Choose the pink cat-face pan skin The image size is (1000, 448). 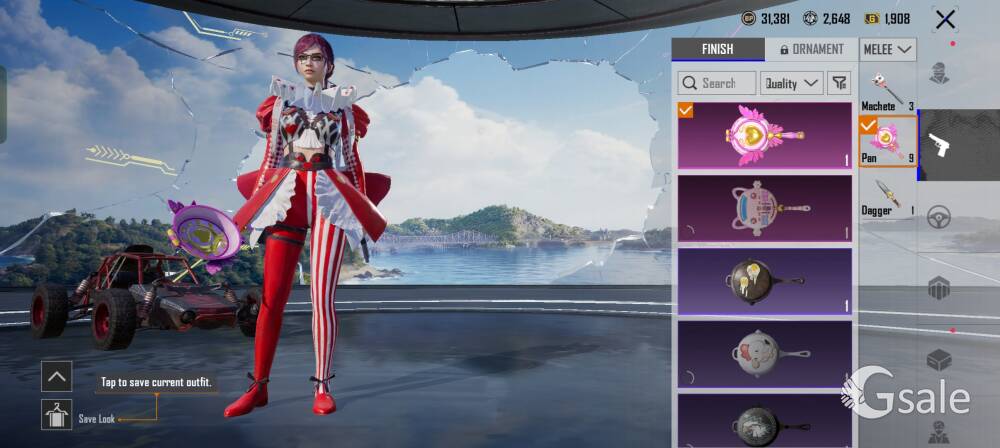point(765,208)
